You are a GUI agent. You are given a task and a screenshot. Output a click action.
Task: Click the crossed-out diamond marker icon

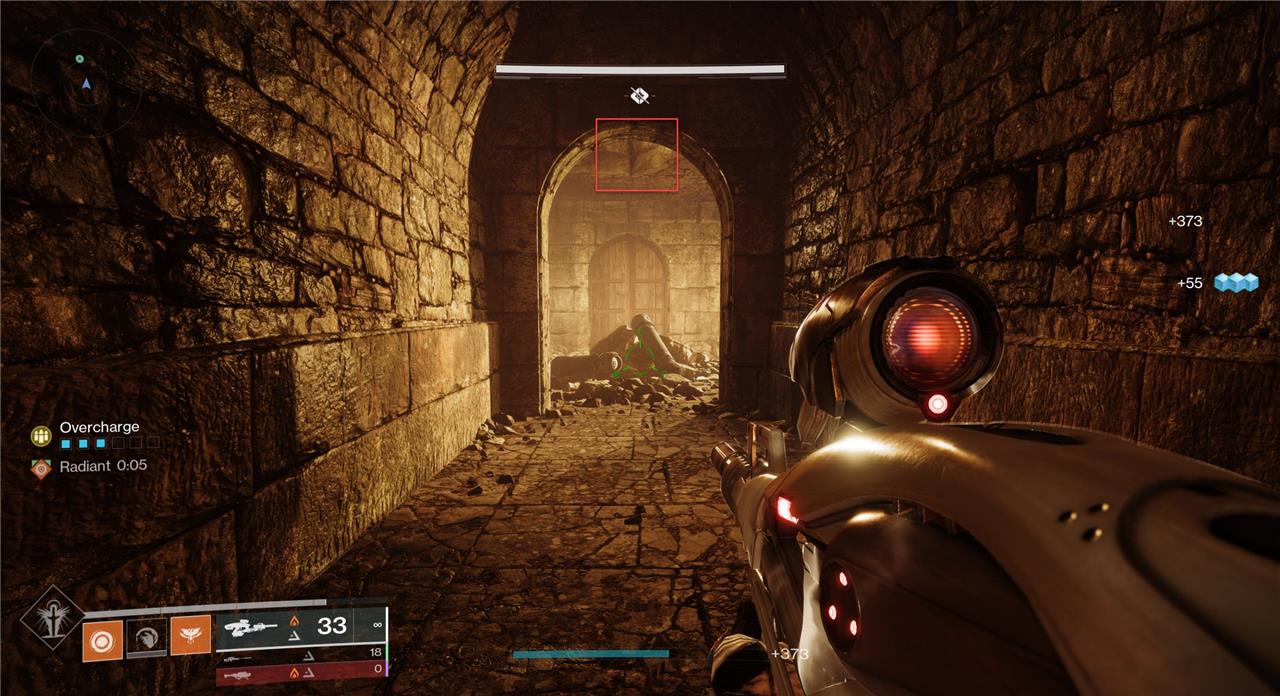coord(640,96)
